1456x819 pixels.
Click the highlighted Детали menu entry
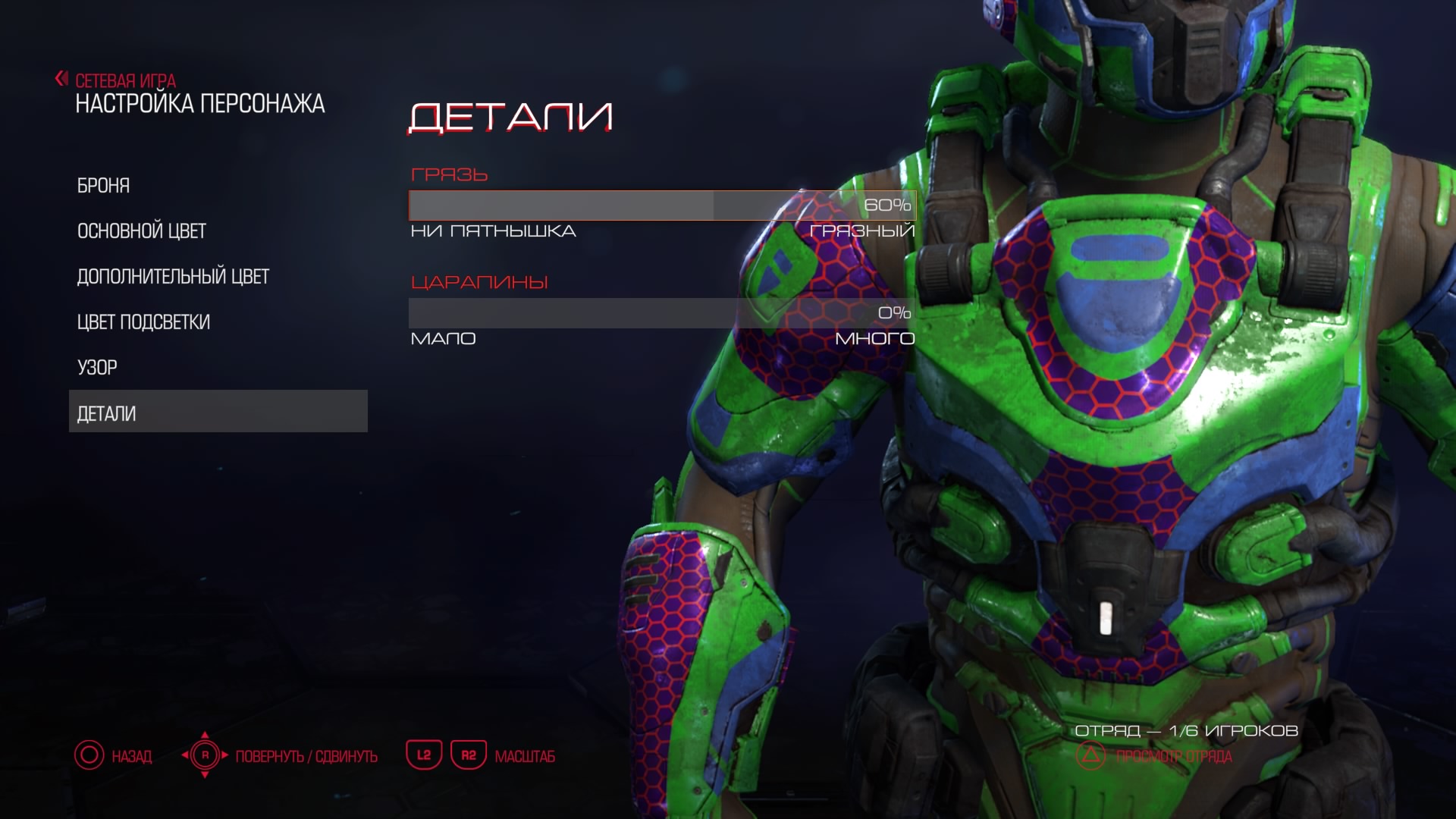point(218,412)
